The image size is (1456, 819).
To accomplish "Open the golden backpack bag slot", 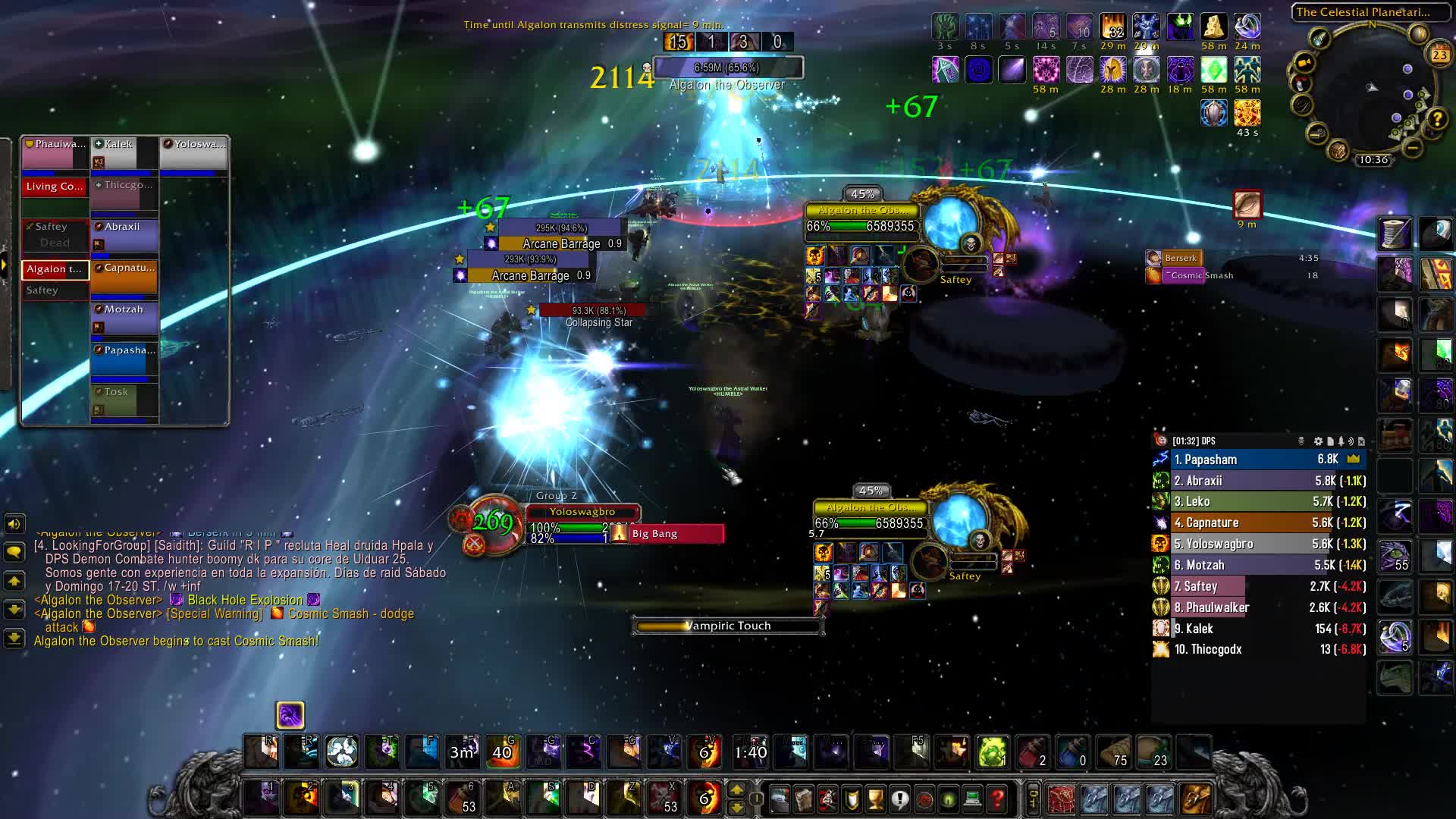I will pyautogui.click(x=1194, y=799).
